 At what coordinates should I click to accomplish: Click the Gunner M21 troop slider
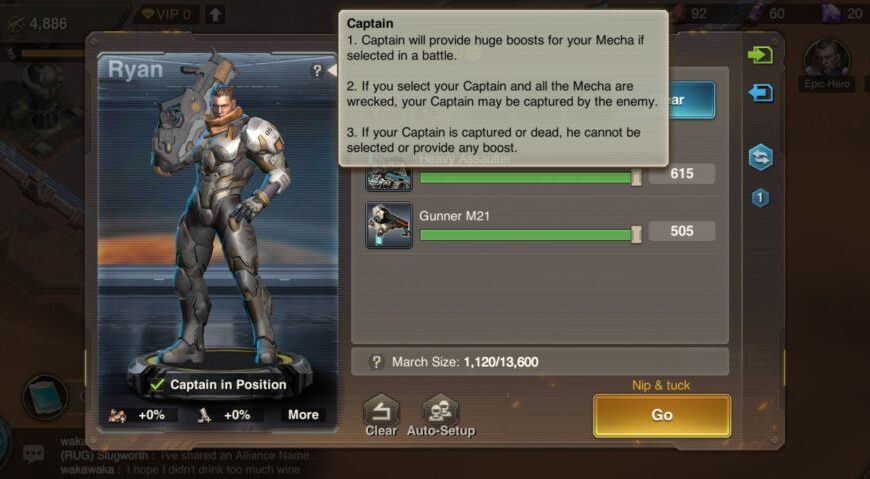(528, 234)
